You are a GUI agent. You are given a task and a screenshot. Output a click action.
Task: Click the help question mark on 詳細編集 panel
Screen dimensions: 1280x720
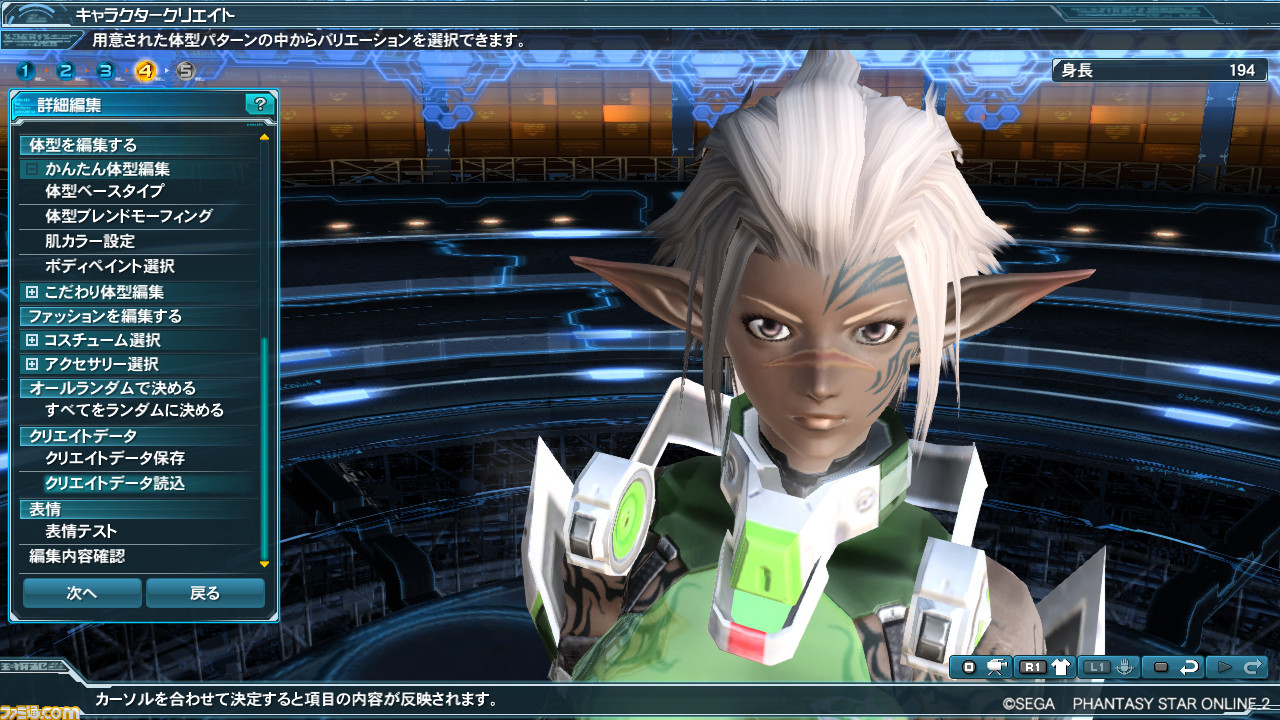click(x=259, y=101)
